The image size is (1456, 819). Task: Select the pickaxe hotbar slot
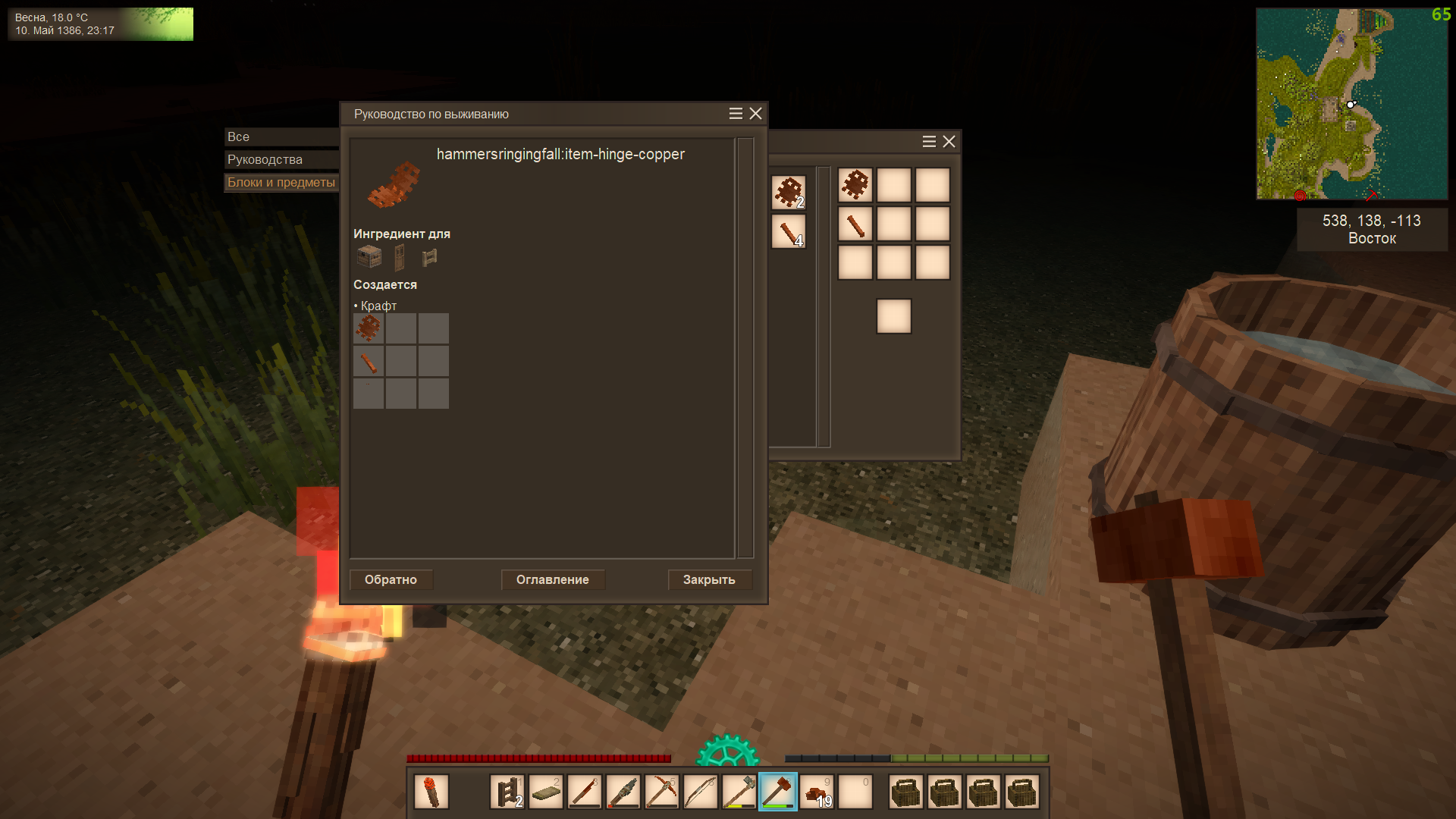click(x=662, y=792)
